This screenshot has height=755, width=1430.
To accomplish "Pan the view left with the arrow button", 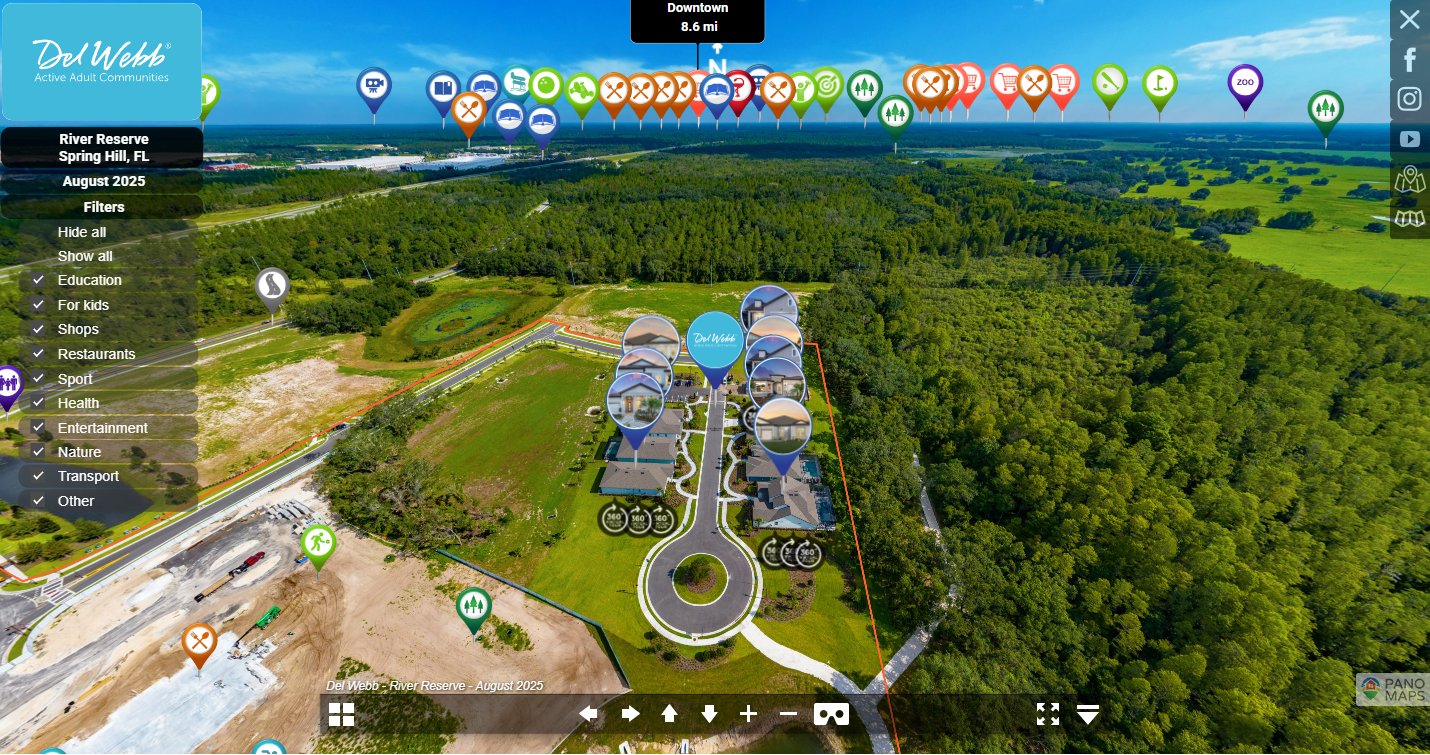I will click(x=589, y=714).
